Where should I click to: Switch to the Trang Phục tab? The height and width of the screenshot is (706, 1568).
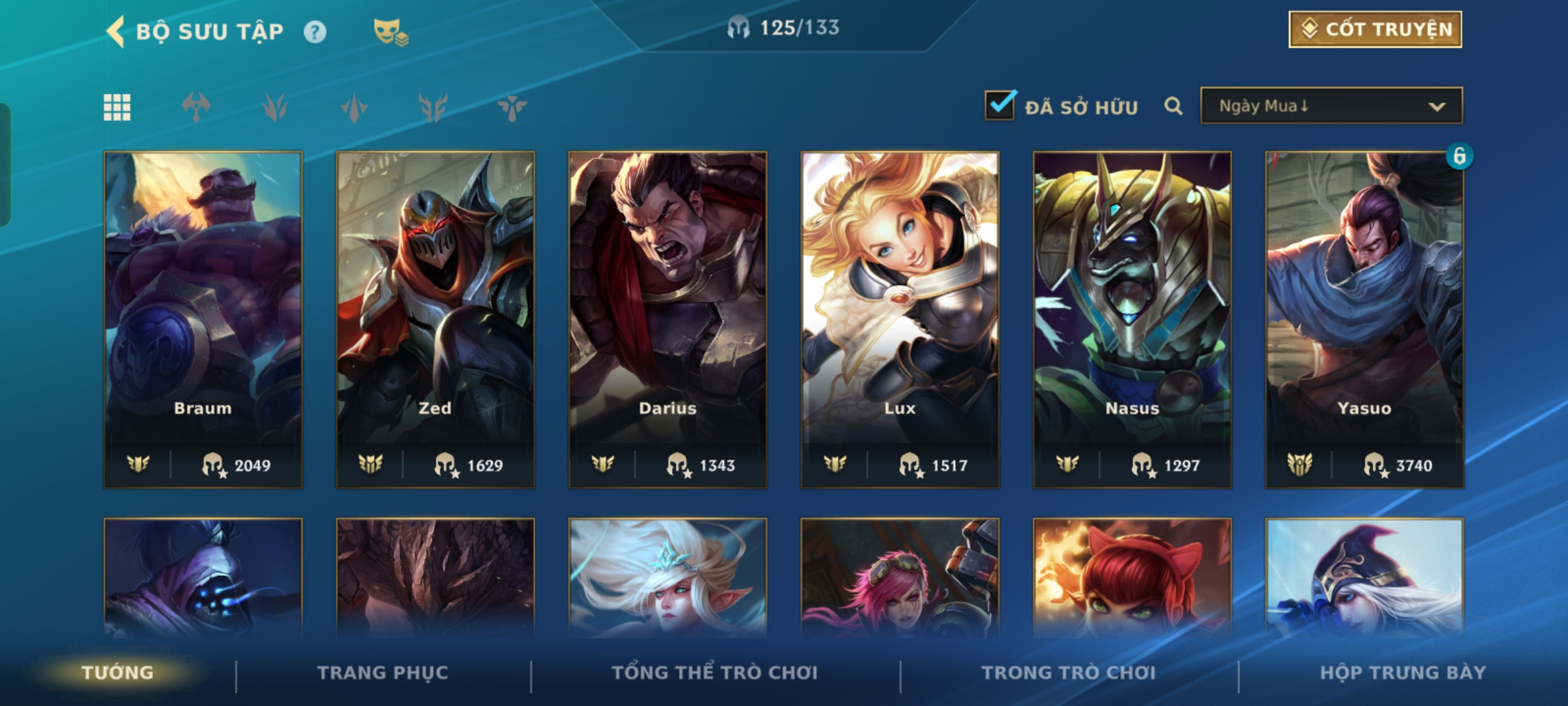383,673
